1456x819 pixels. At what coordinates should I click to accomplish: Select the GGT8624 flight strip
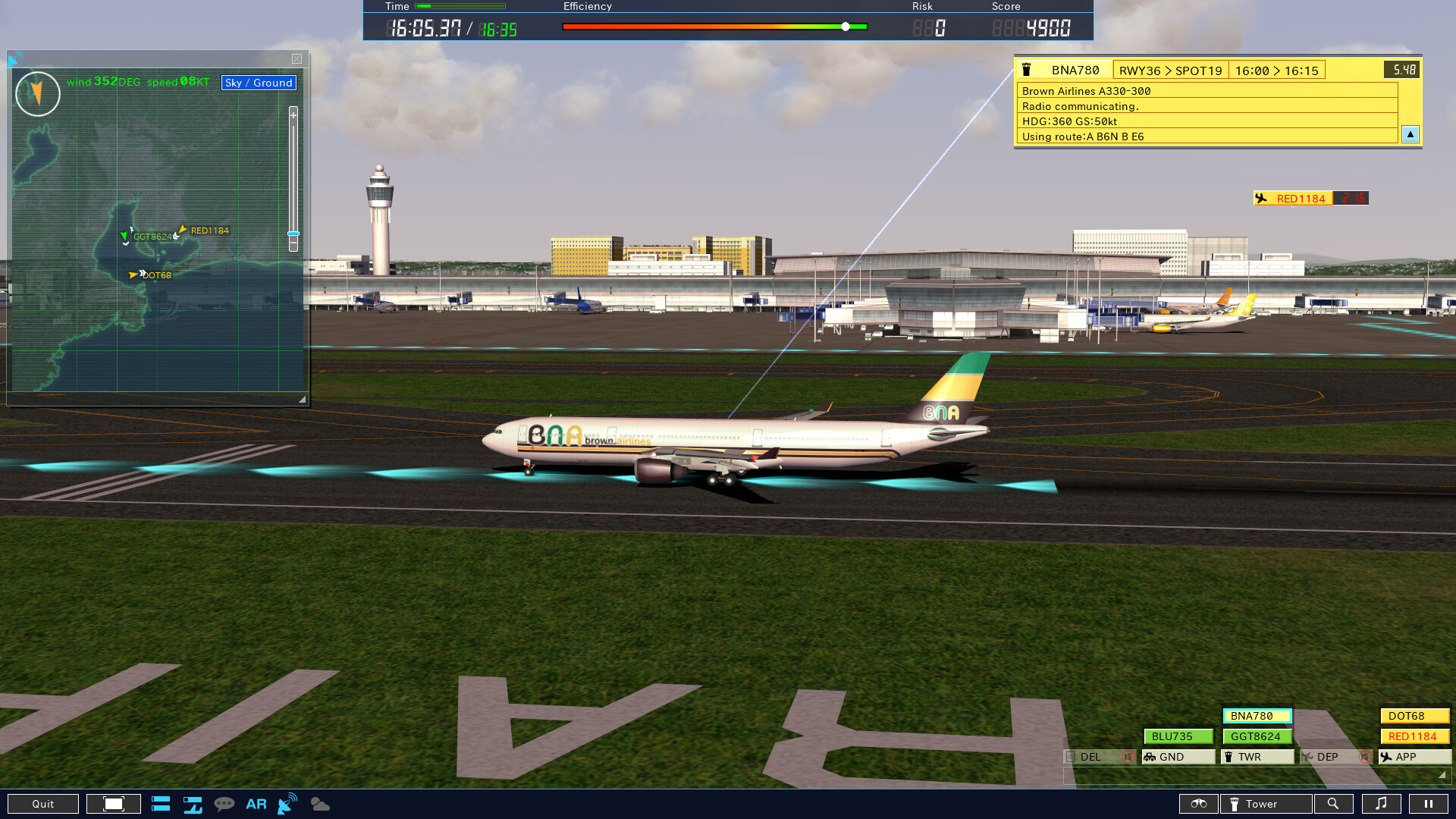[1257, 736]
